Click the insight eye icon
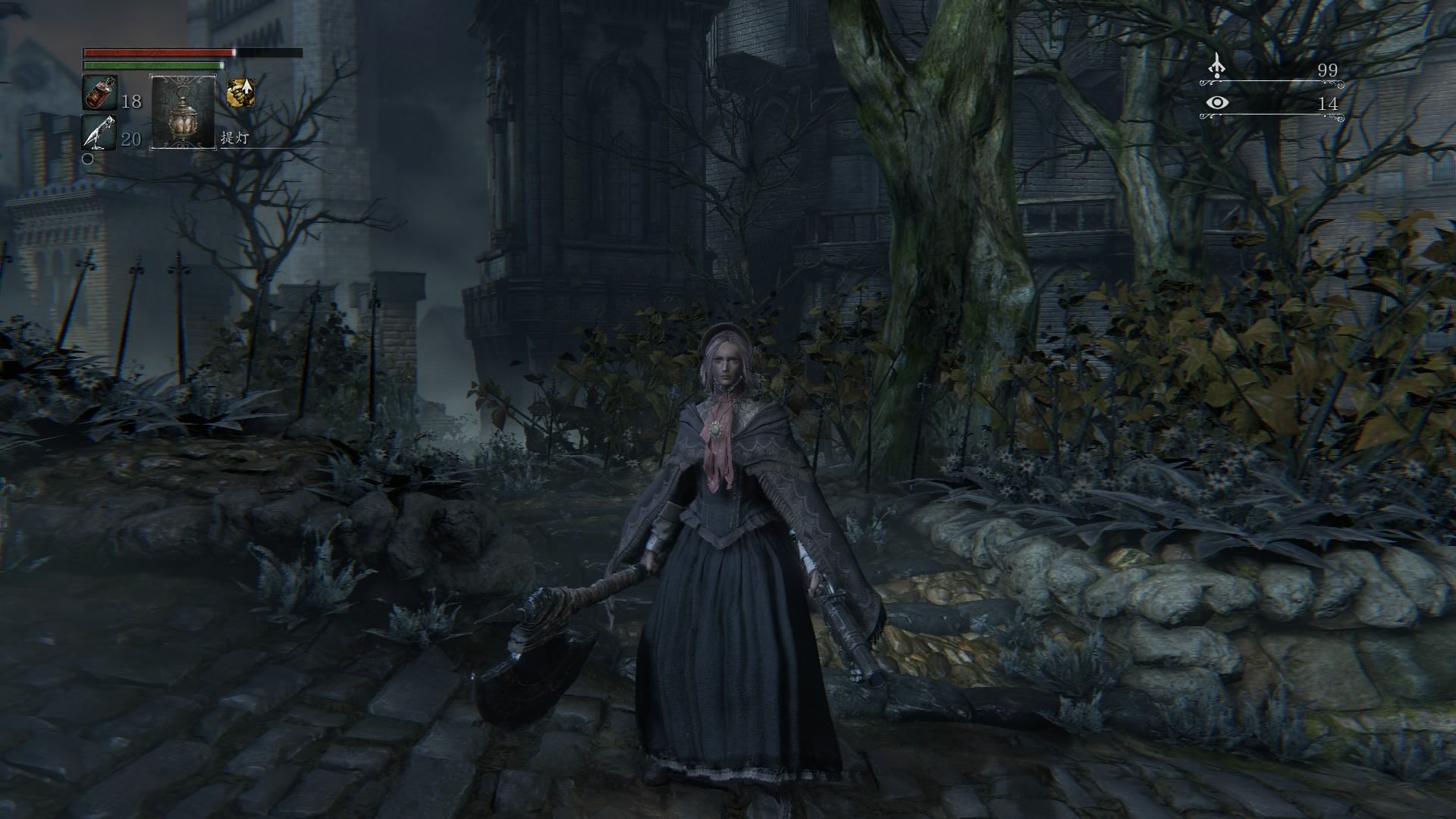1456x819 pixels. coord(1217,103)
